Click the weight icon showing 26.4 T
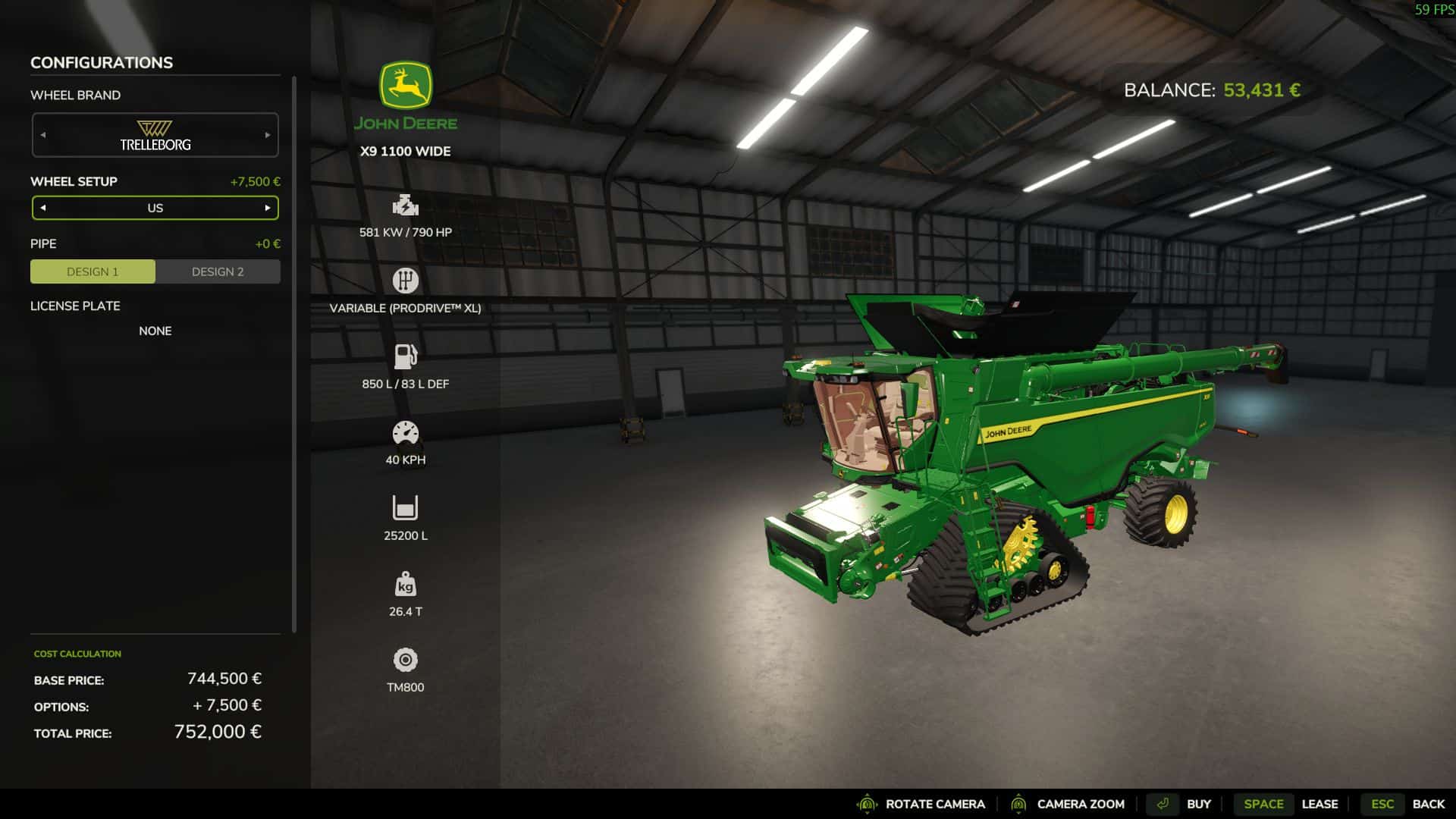Image resolution: width=1456 pixels, height=819 pixels. [x=406, y=585]
